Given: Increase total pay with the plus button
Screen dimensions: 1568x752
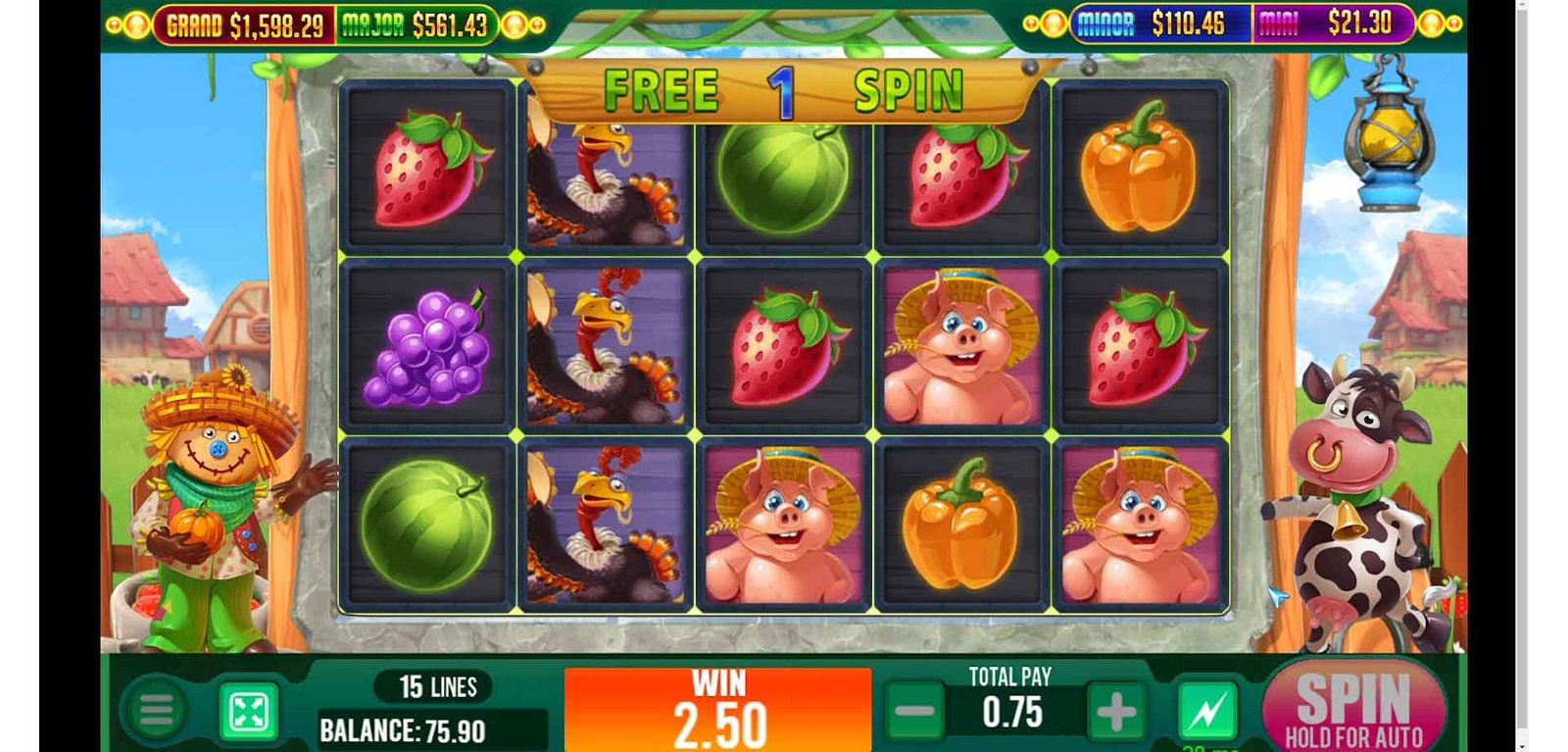Looking at the screenshot, I should pyautogui.click(x=1114, y=713).
